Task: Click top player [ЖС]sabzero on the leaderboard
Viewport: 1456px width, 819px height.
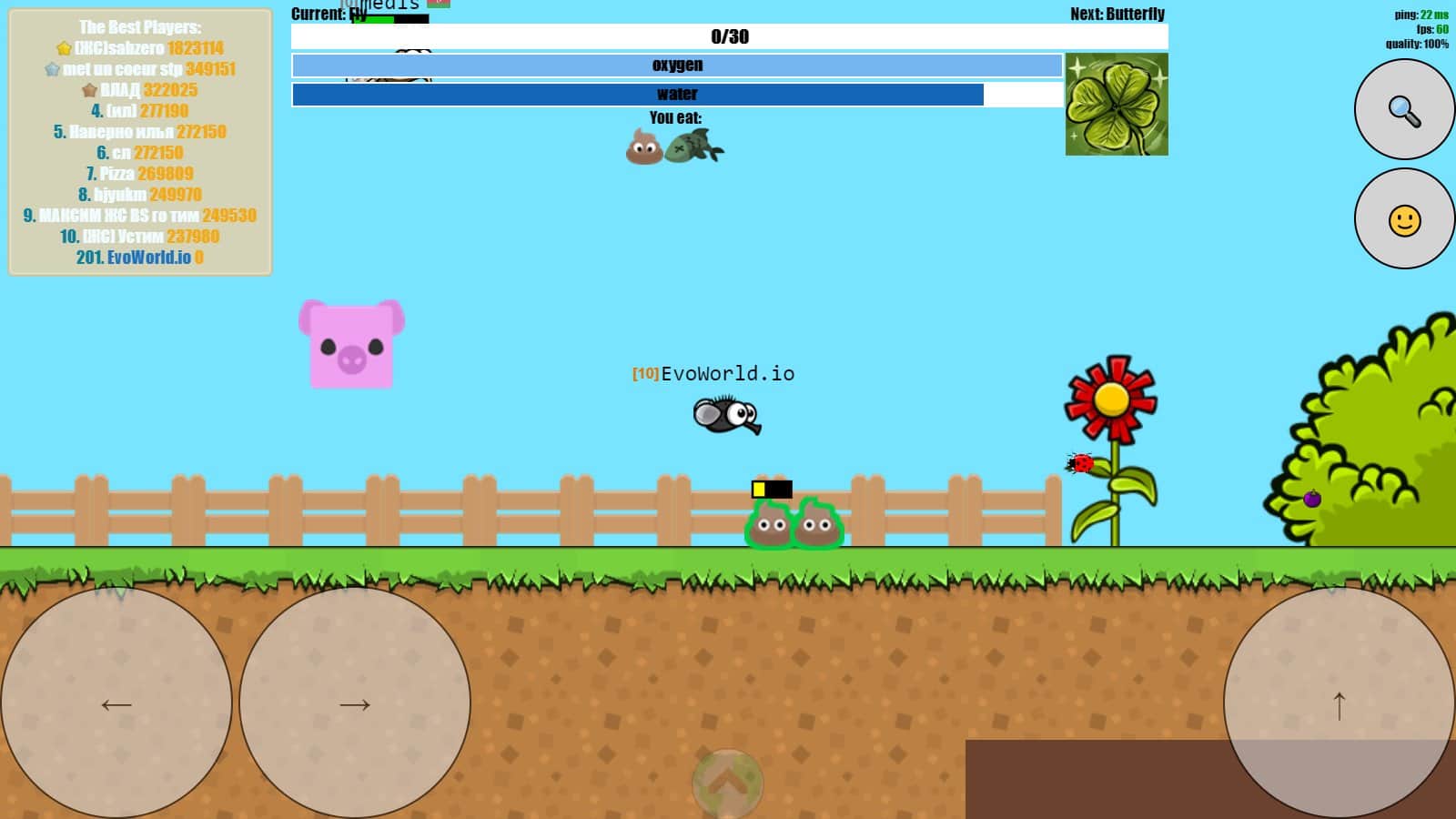Action: pos(139,48)
